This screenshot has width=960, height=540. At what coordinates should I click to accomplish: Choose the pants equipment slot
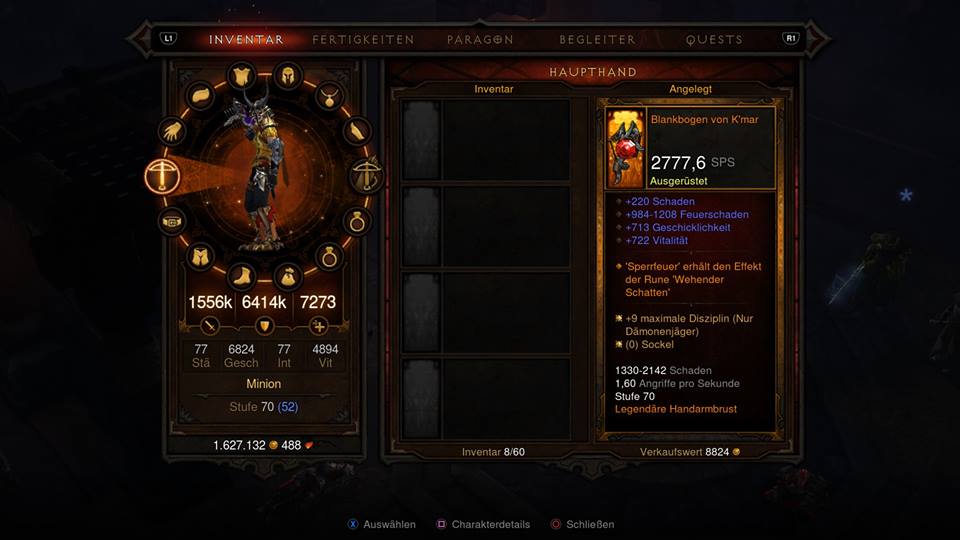tap(199, 257)
